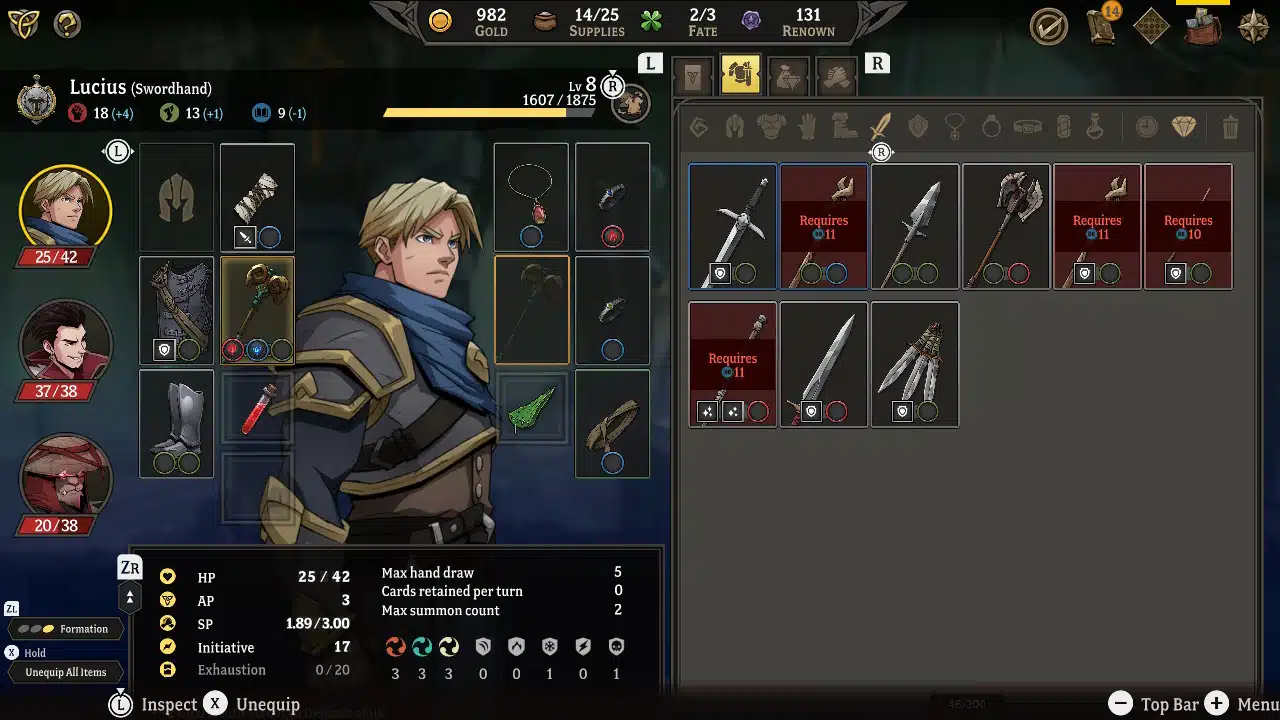Activate the Formation toggle on the left
The image size is (1280, 720).
click(65, 629)
